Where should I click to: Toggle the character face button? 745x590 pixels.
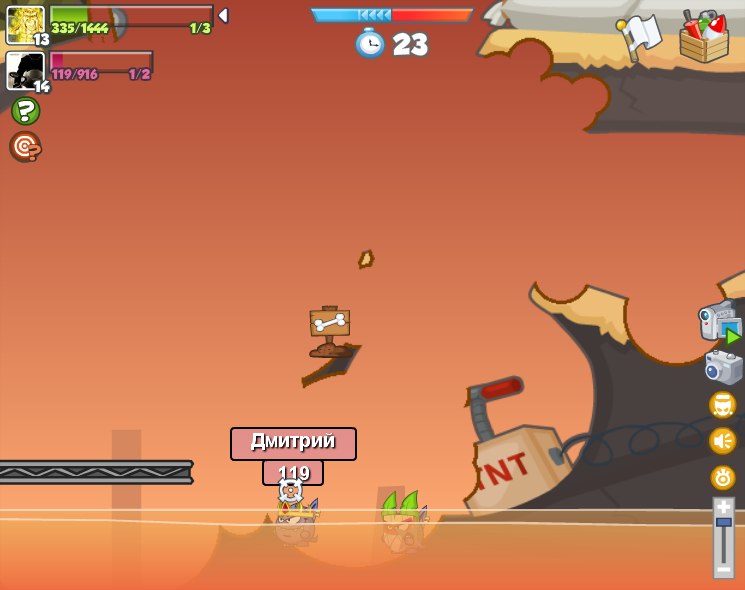[x=723, y=405]
